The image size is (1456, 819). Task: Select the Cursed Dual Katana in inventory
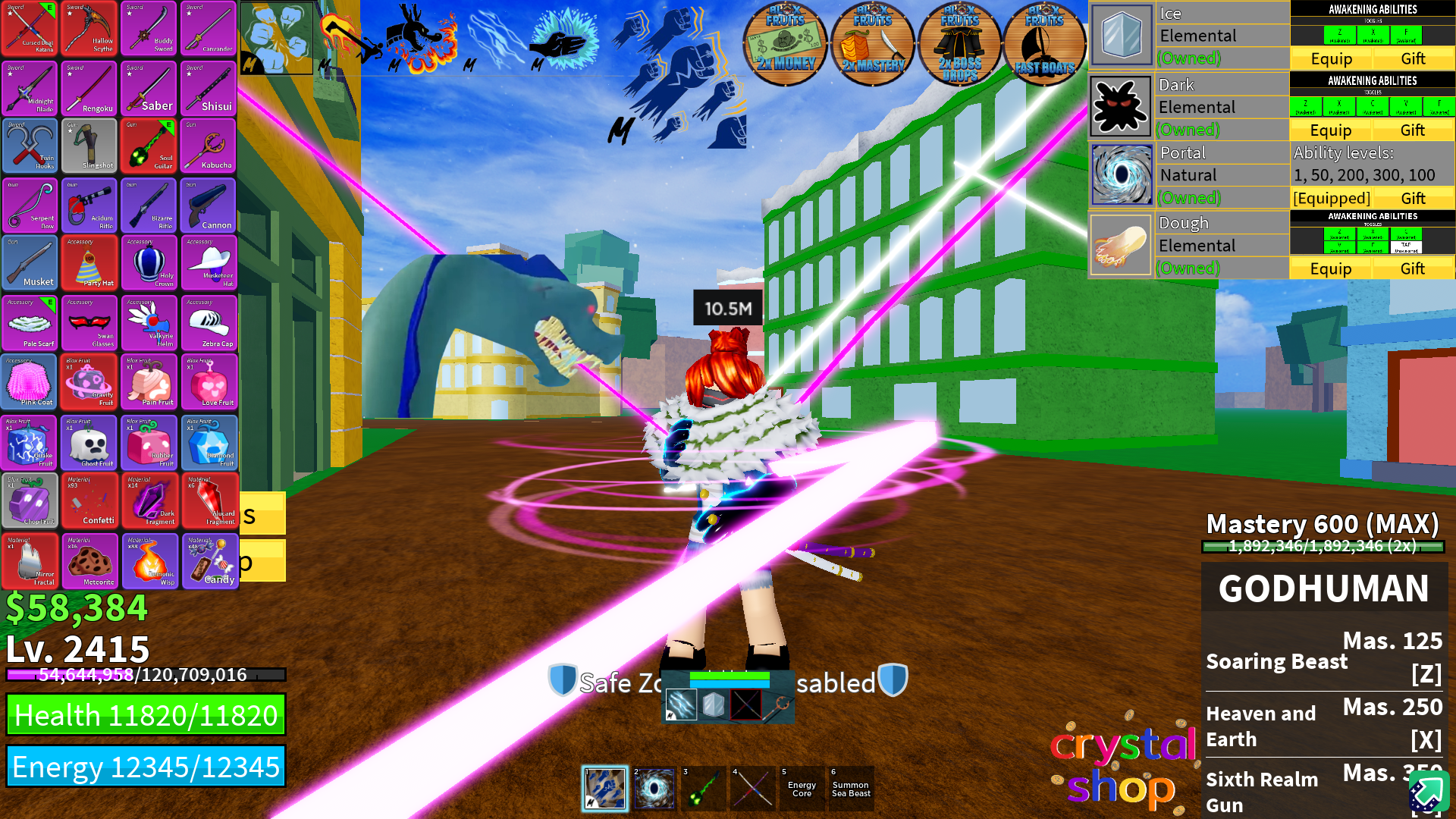pyautogui.click(x=30, y=29)
